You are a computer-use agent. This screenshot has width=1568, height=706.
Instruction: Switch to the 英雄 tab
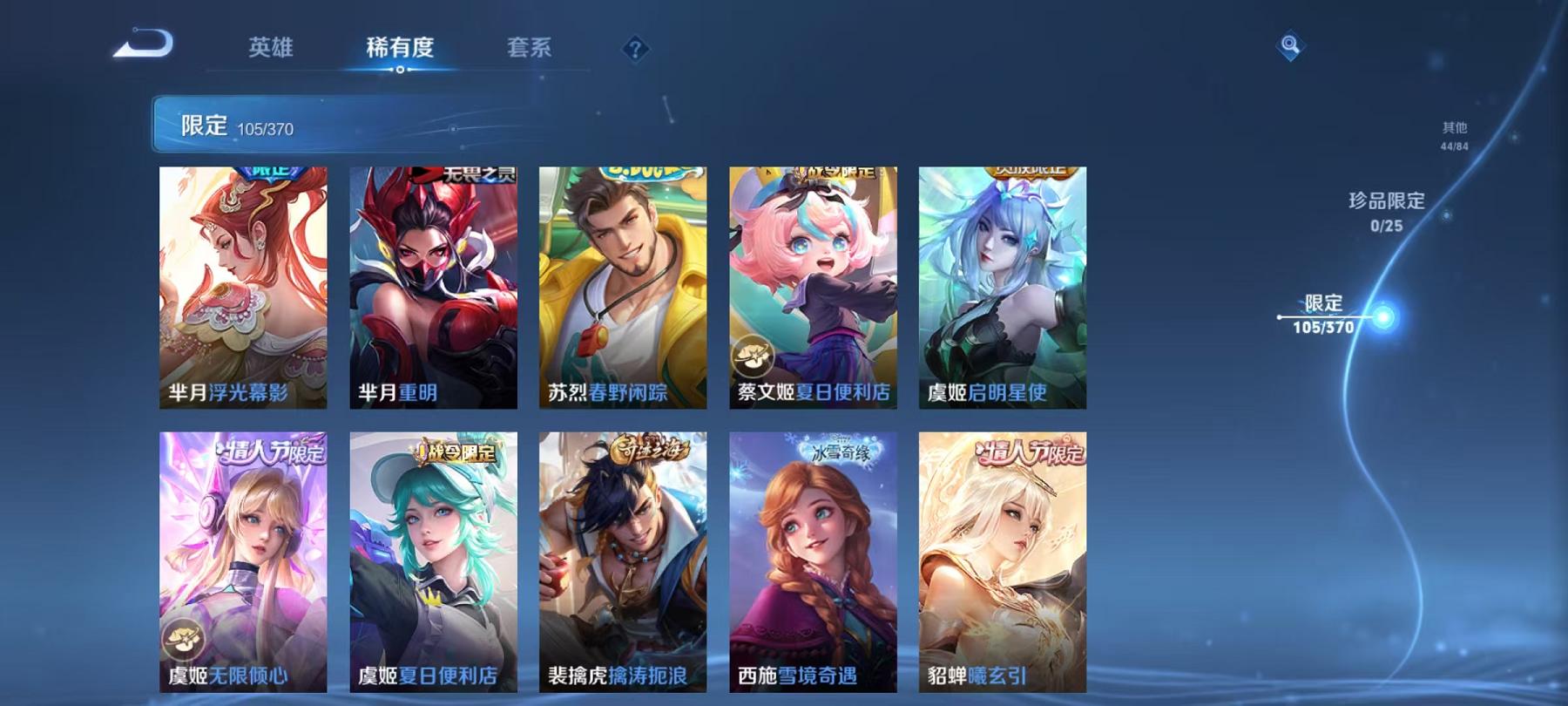tap(272, 50)
